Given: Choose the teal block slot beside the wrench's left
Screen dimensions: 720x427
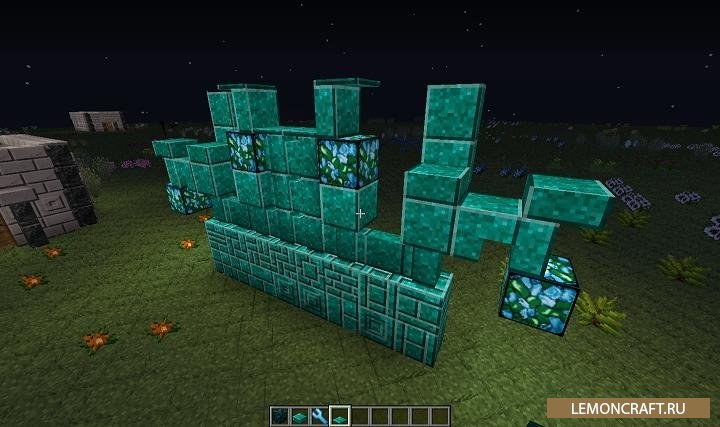Looking at the screenshot, I should pyautogui.click(x=298, y=415).
